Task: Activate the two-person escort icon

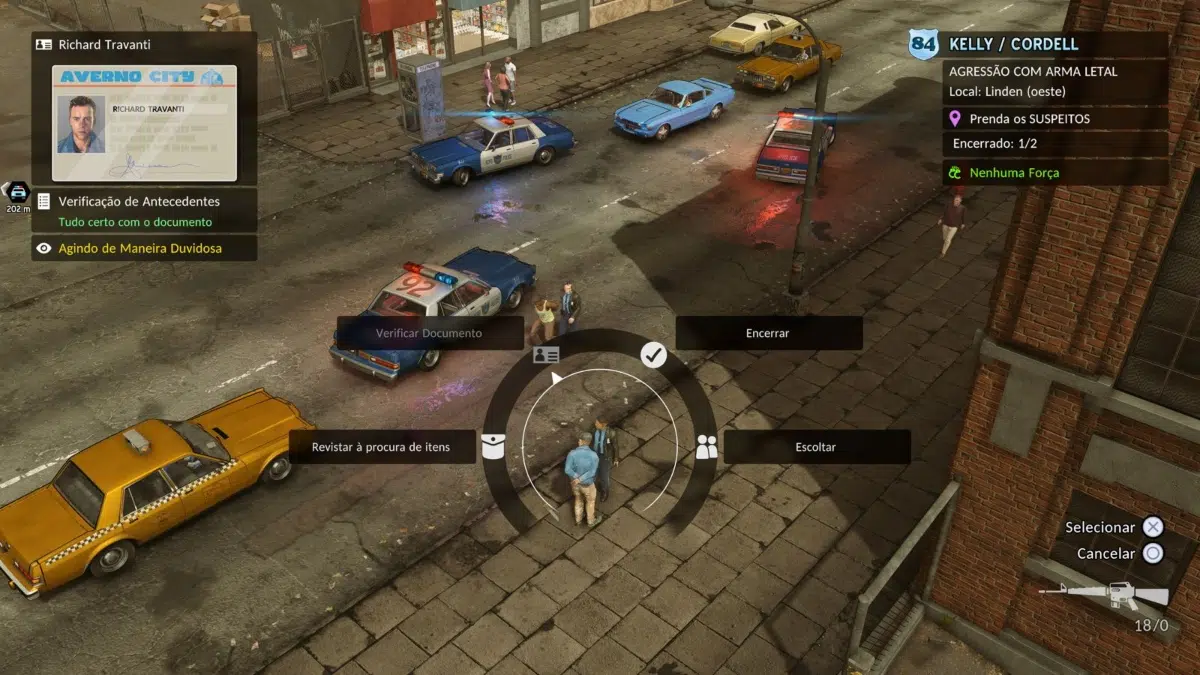Action: coord(707,447)
